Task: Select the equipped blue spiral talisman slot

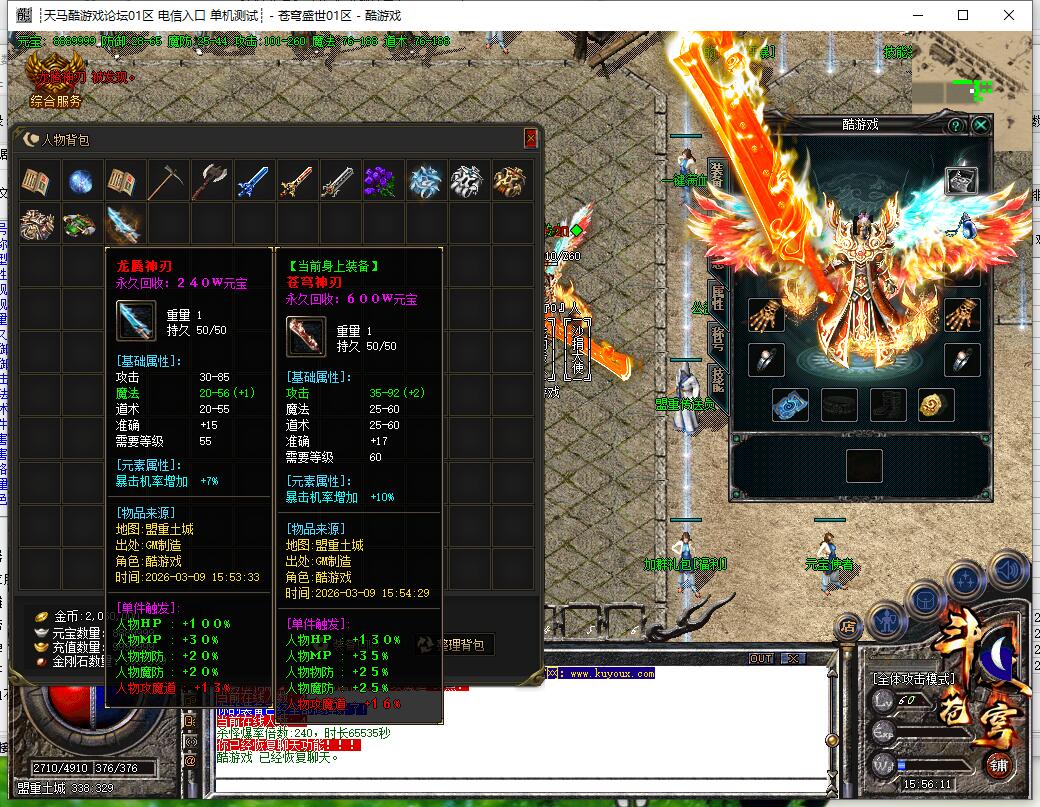Action: click(x=791, y=405)
